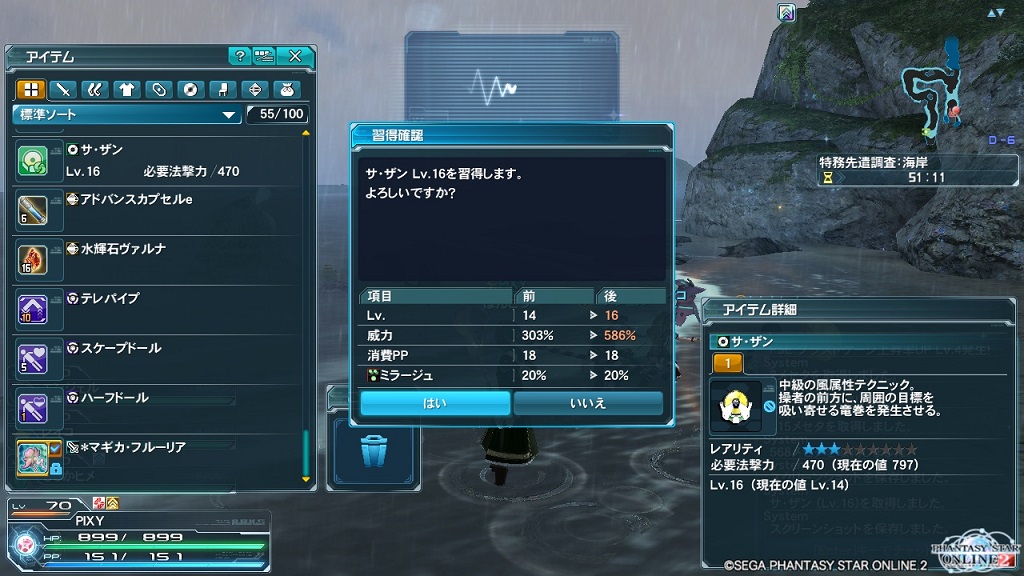Decline with the いいえ button
This screenshot has height=576, width=1024.
(588, 403)
